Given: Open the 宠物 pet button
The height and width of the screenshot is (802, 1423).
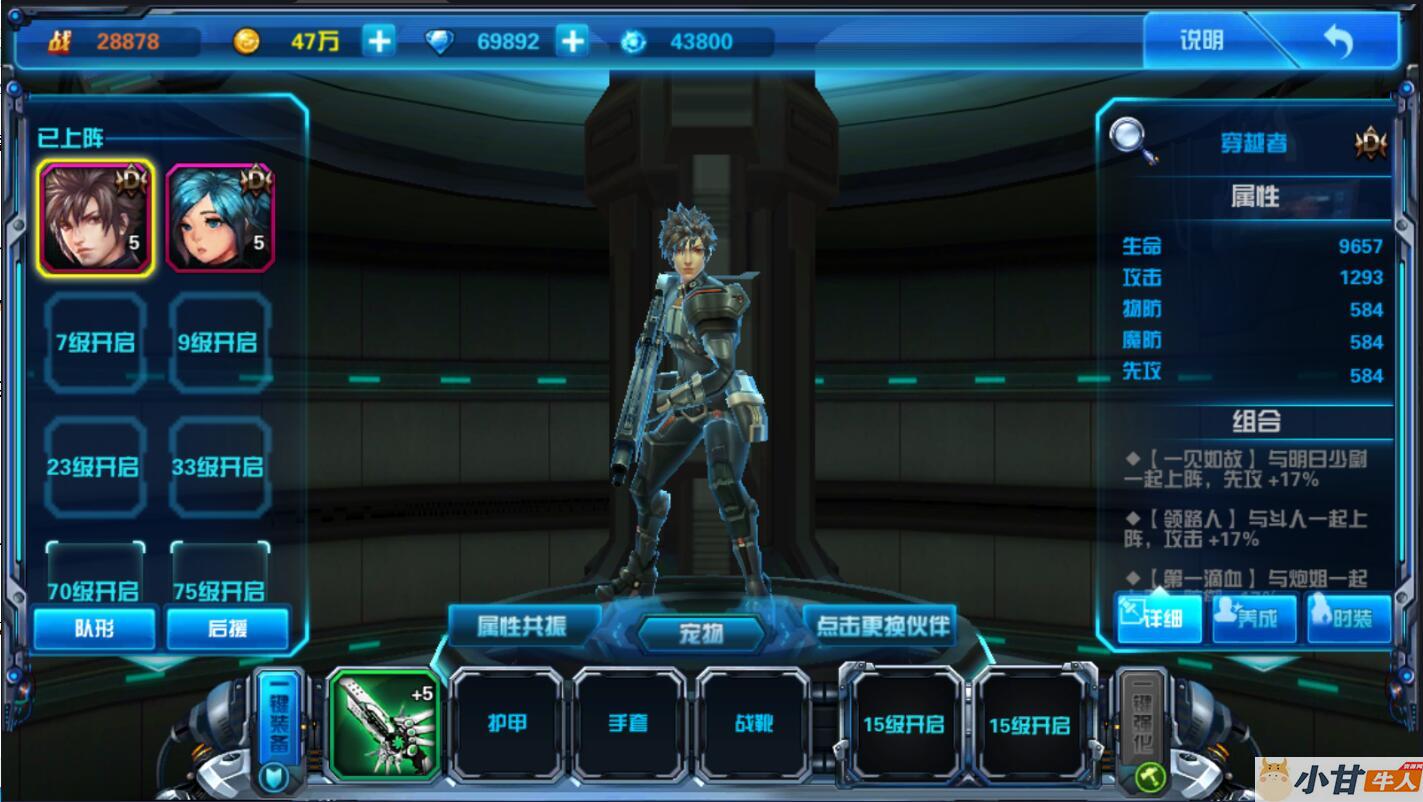Looking at the screenshot, I should click(x=701, y=633).
